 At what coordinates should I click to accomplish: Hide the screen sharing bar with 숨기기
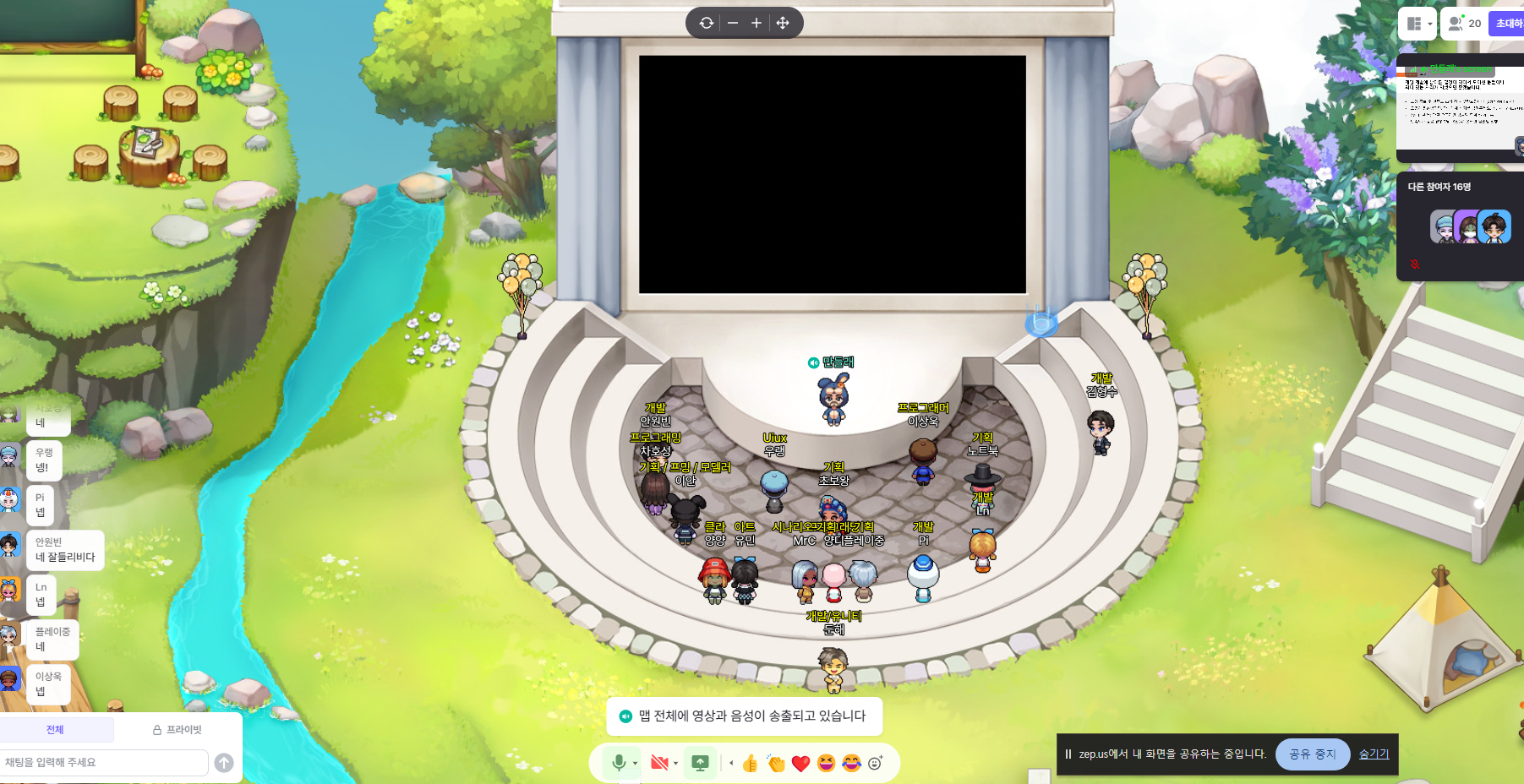click(1374, 754)
